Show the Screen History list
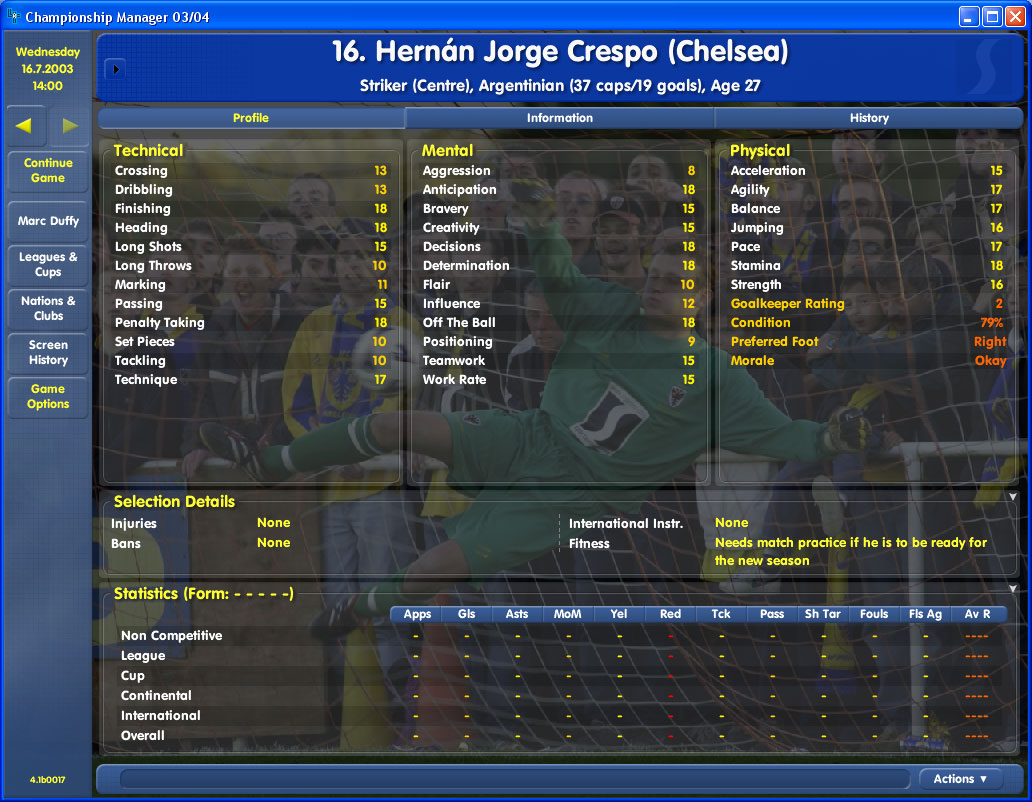The height and width of the screenshot is (802, 1032). 48,352
